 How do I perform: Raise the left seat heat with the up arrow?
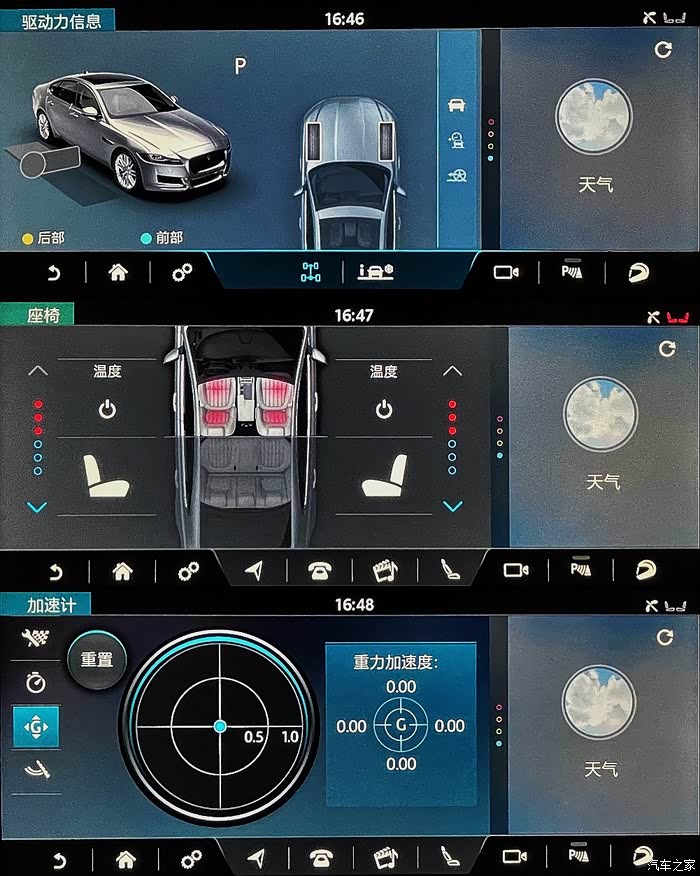point(37,371)
